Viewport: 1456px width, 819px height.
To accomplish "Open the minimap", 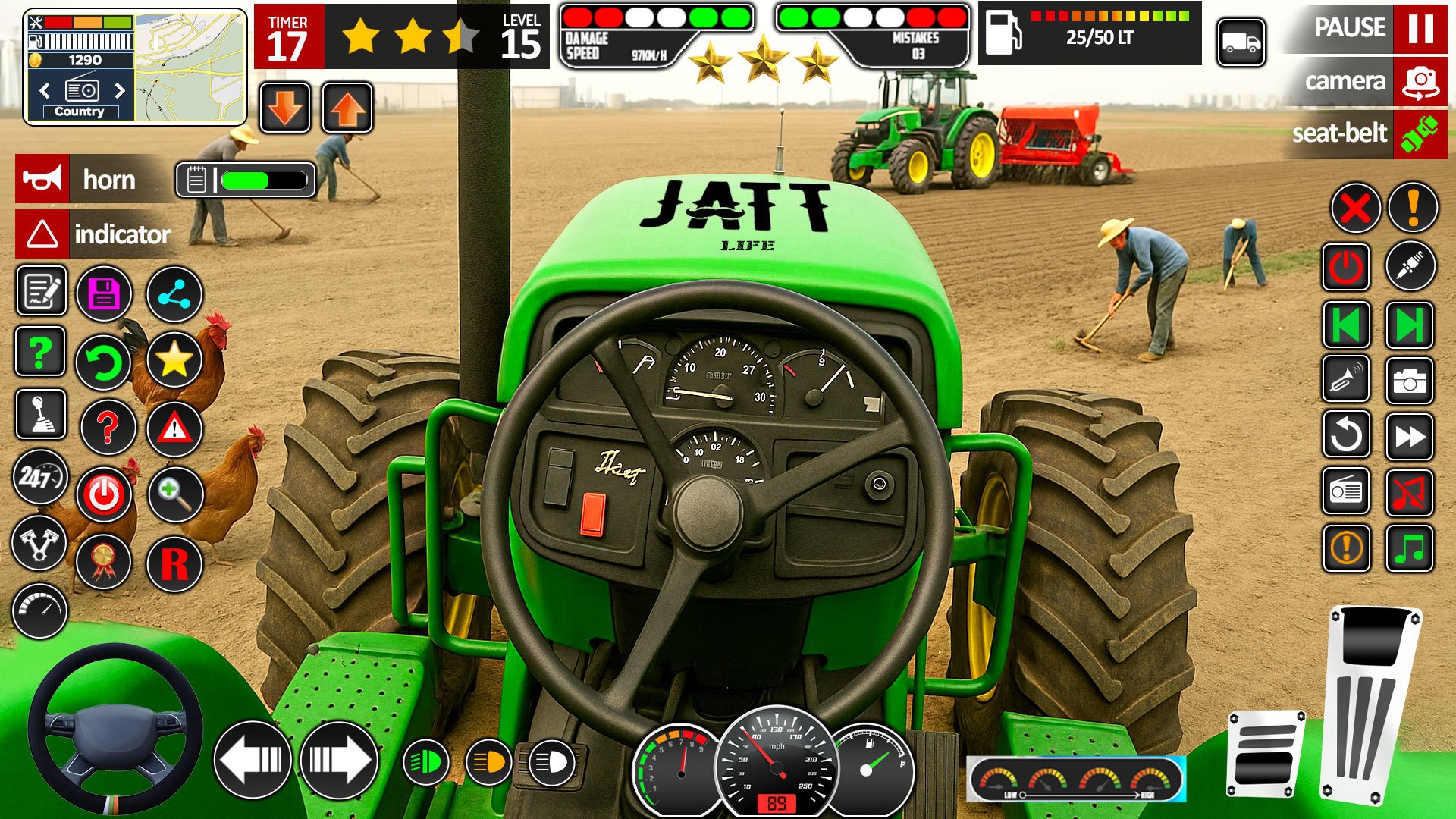I will pos(190,67).
